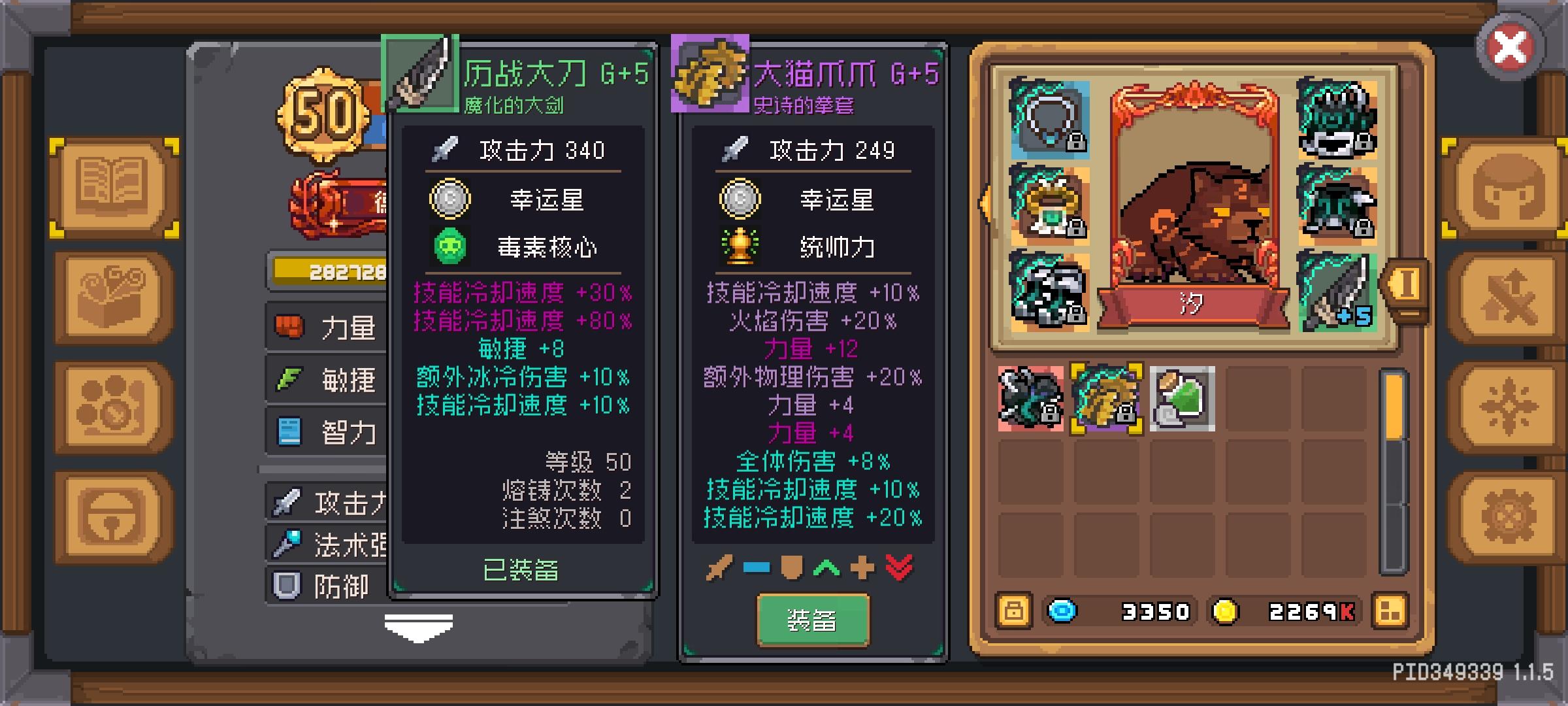Viewport: 1568px width, 706px height.
Task: Toggle the lock icon at the inventory bottom left
Action: pyautogui.click(x=1013, y=611)
